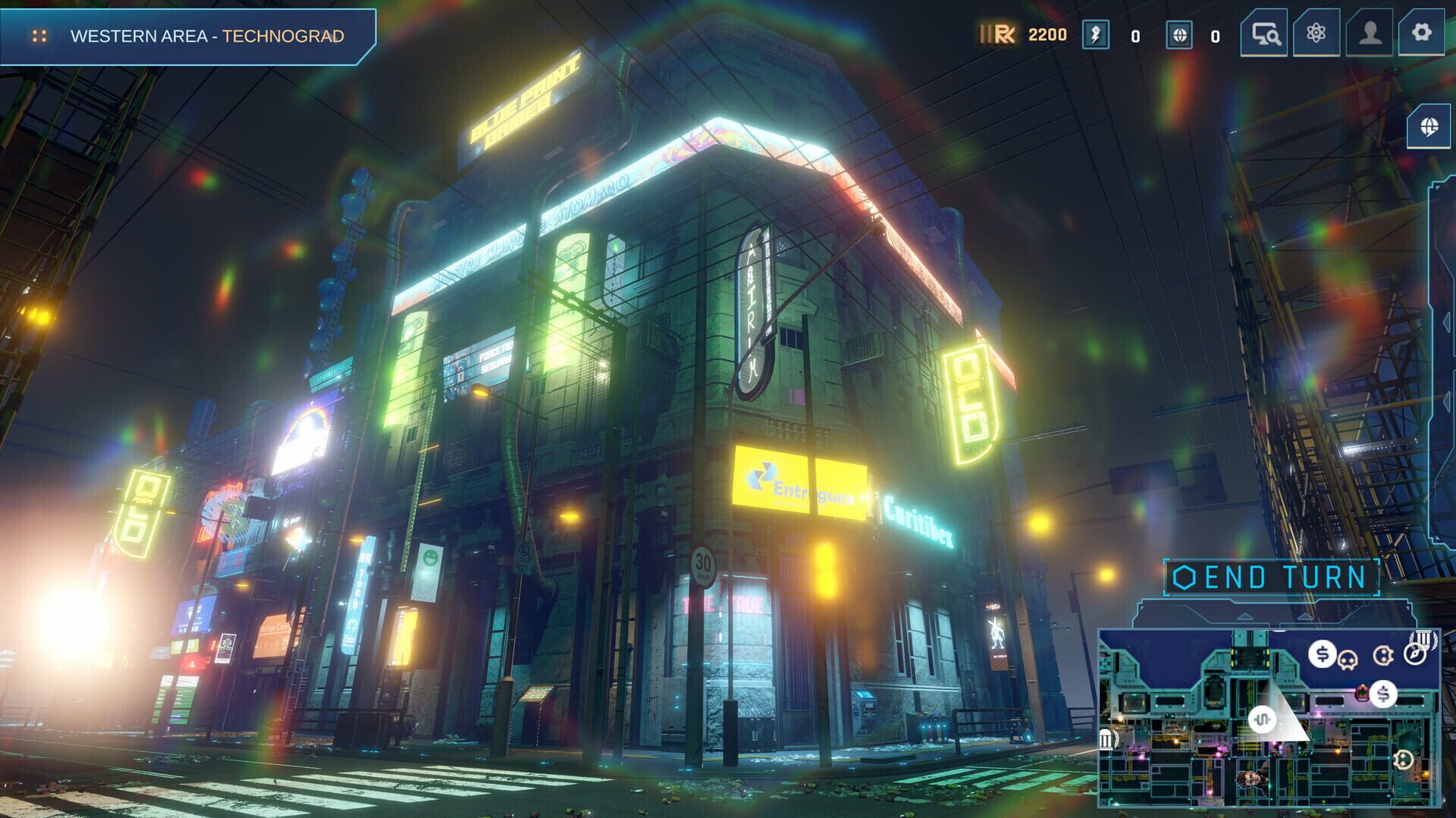Select the four-dot grid icon beside area name
Image resolution: width=1456 pixels, height=818 pixels.
tap(39, 36)
